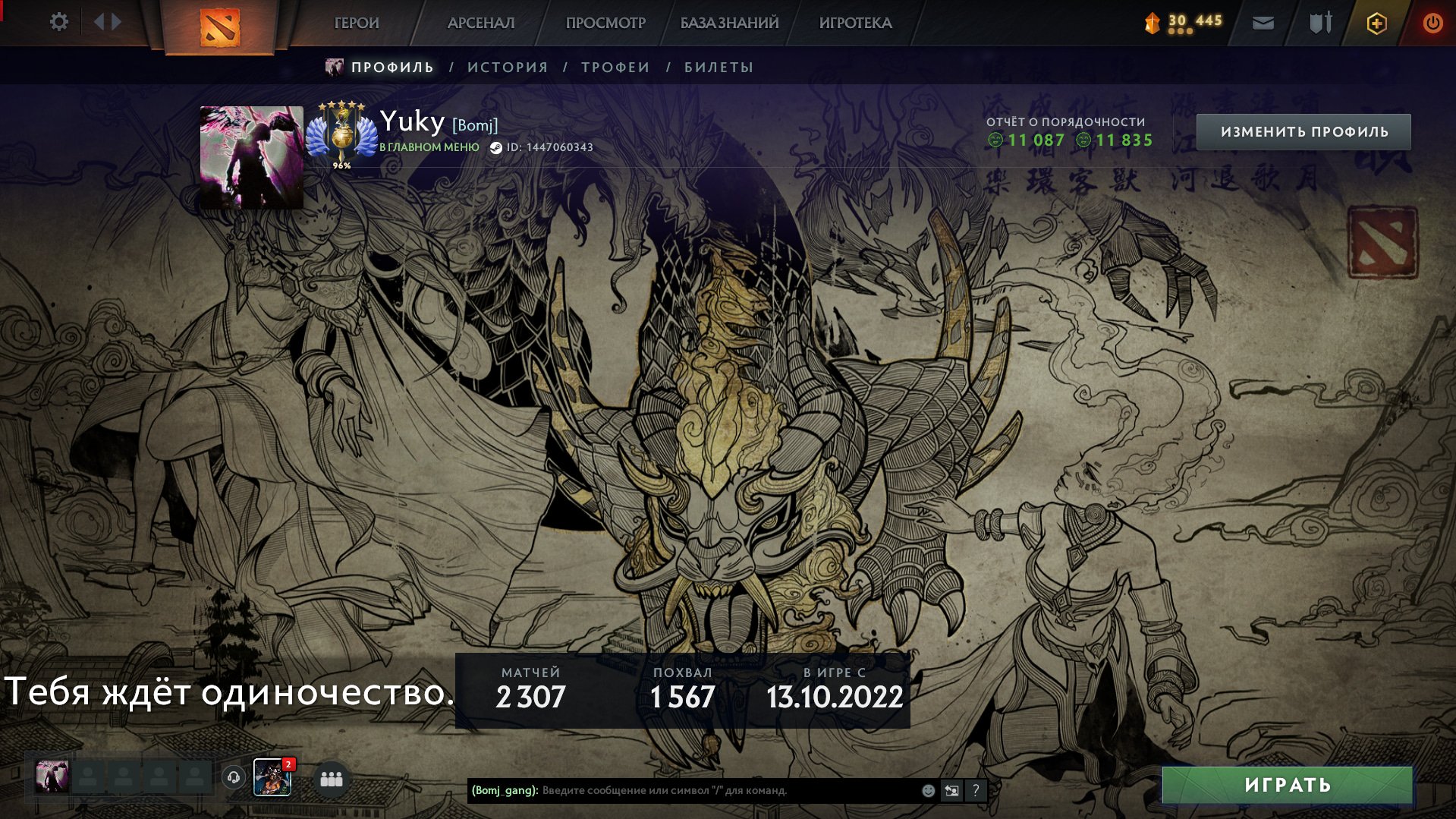This screenshot has width=1456, height=819.
Task: Open the chat help question mark
Action: point(976,790)
